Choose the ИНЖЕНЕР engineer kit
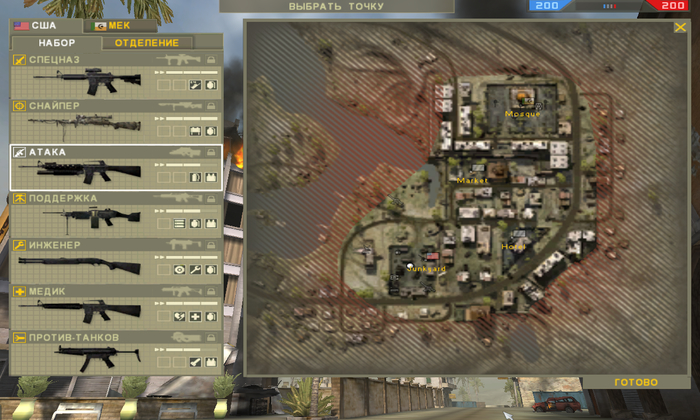 [116, 260]
